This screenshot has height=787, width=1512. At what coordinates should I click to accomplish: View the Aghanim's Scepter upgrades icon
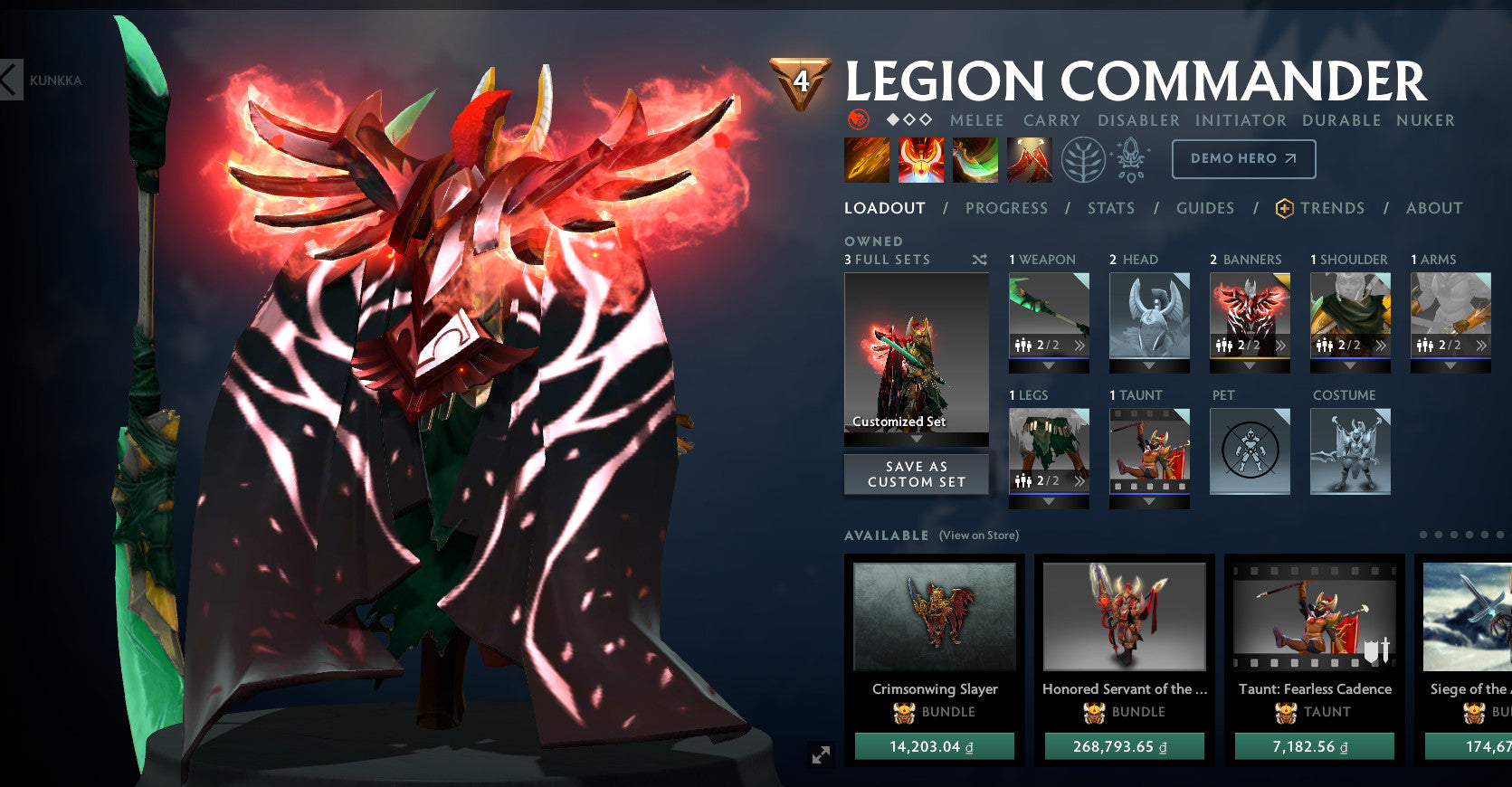1130,158
